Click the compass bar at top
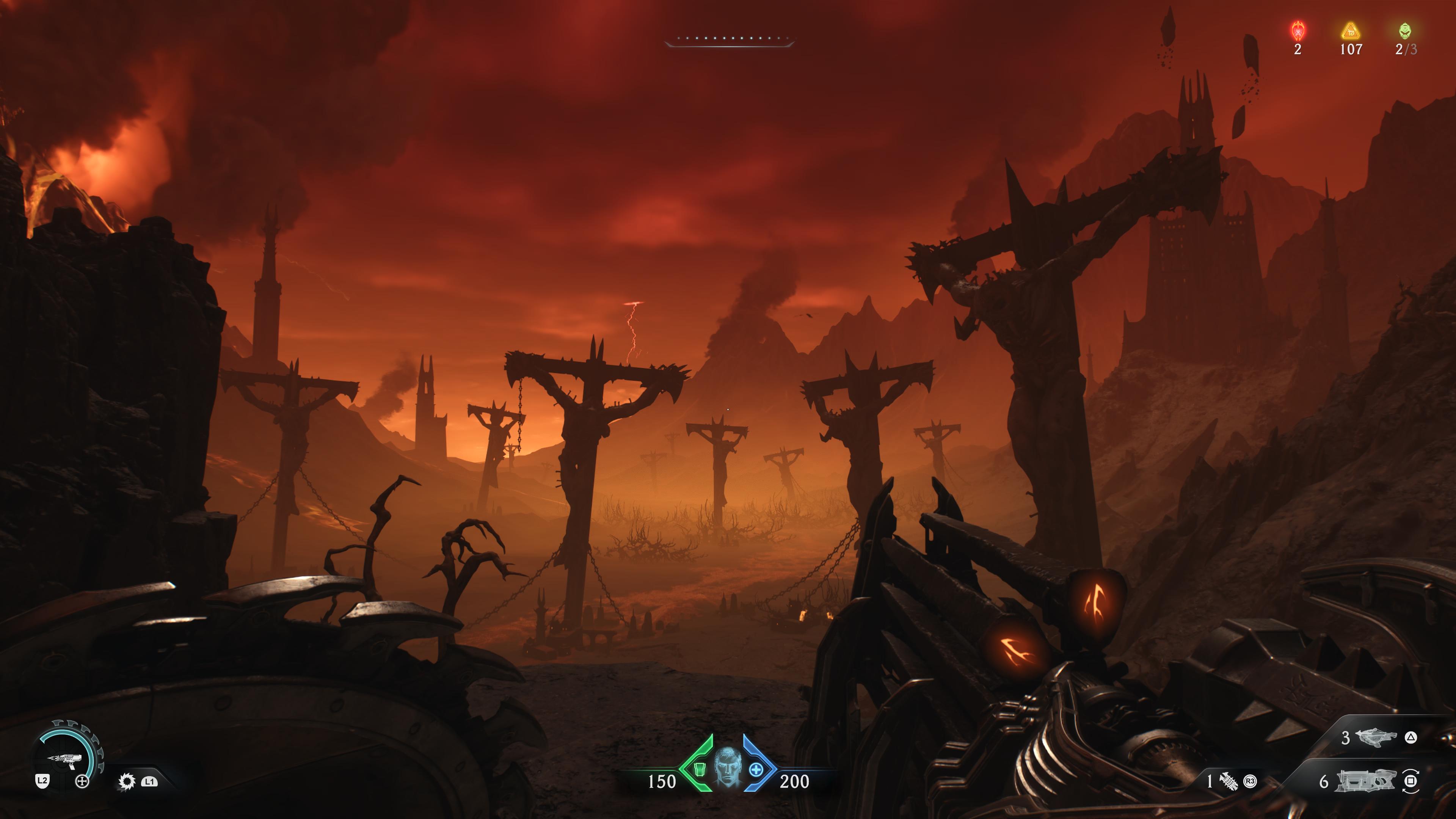The height and width of the screenshot is (819, 1456). 729,39
